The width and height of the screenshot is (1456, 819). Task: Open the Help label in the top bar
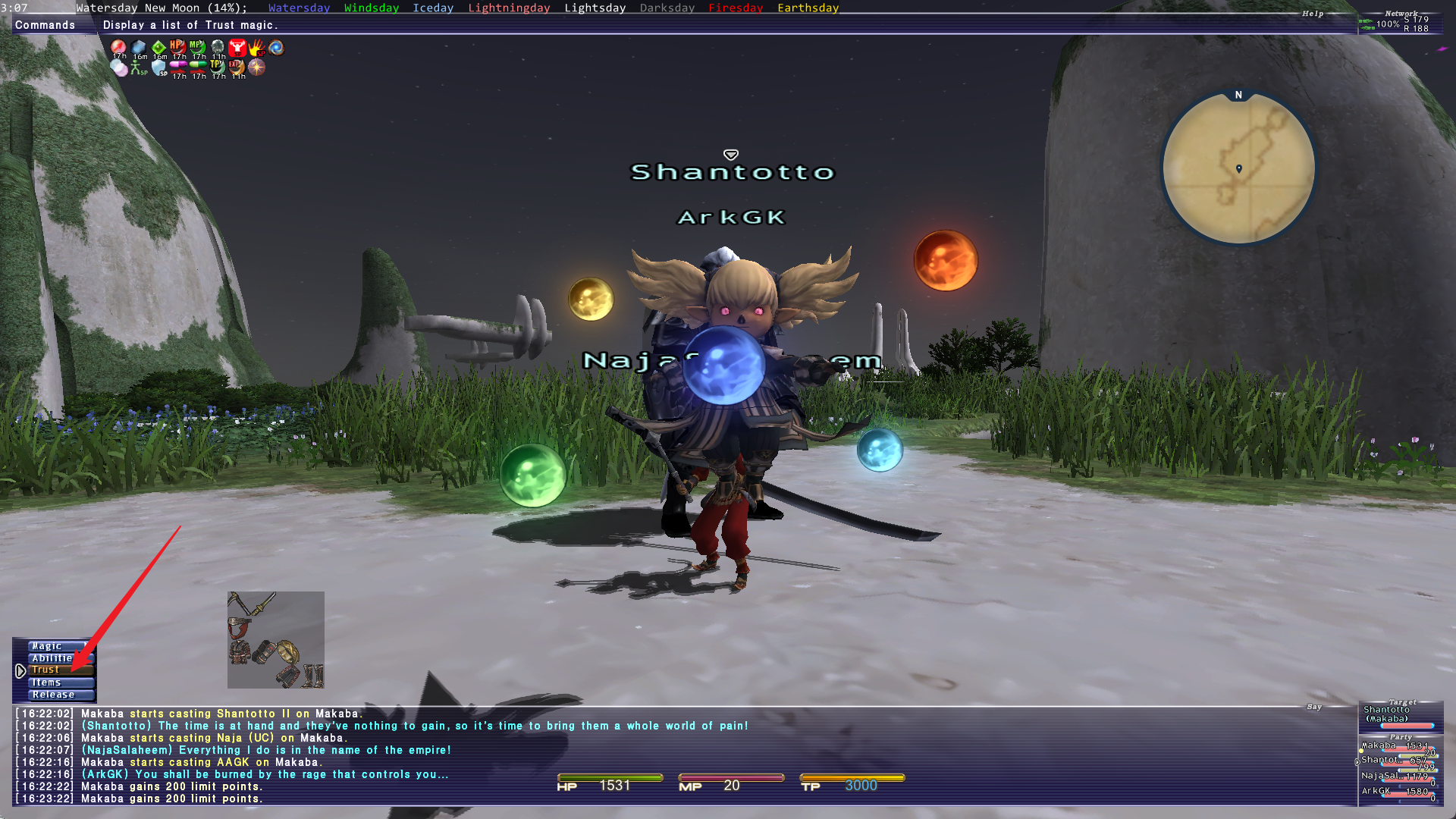pyautogui.click(x=1313, y=14)
